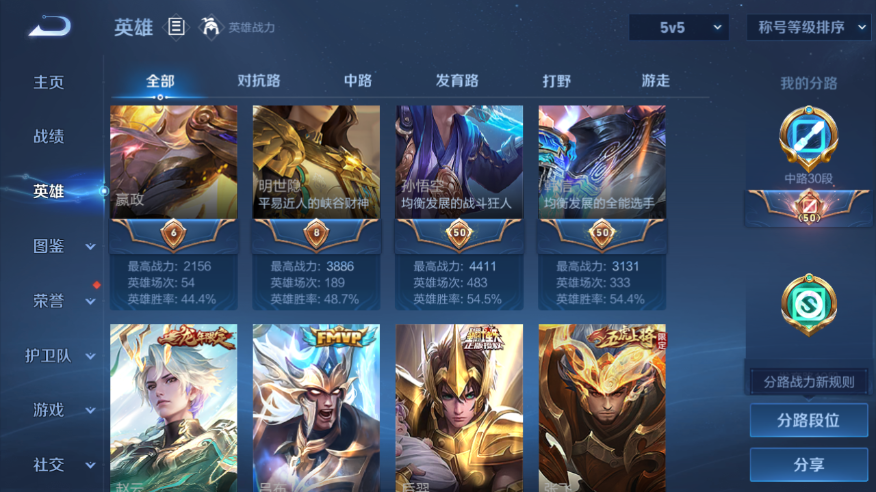Screen dimensions: 876x492
Task: Switch to the 发育路 tab
Action: pyautogui.click(x=457, y=81)
